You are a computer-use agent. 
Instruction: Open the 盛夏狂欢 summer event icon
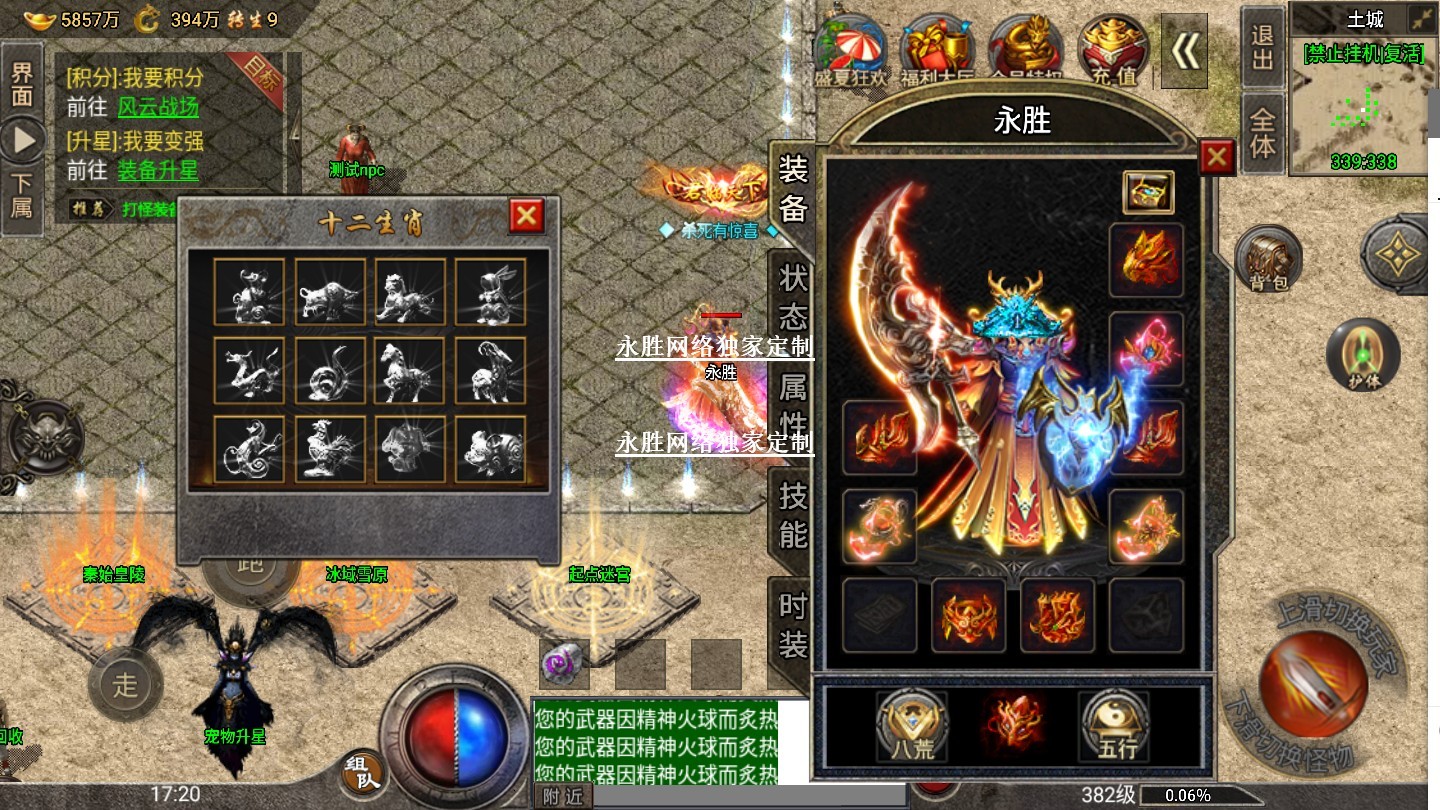851,48
